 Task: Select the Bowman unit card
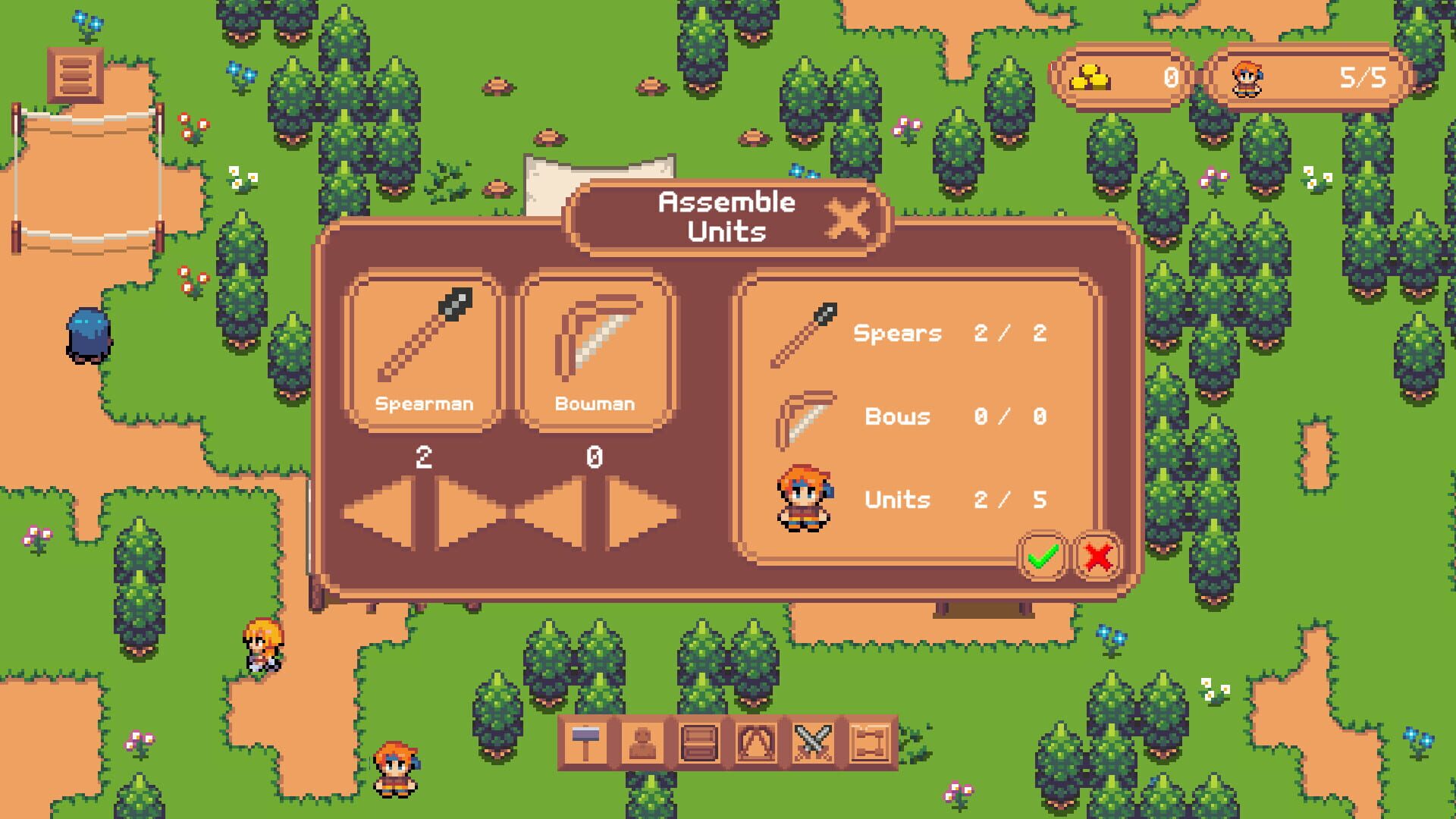[595, 349]
